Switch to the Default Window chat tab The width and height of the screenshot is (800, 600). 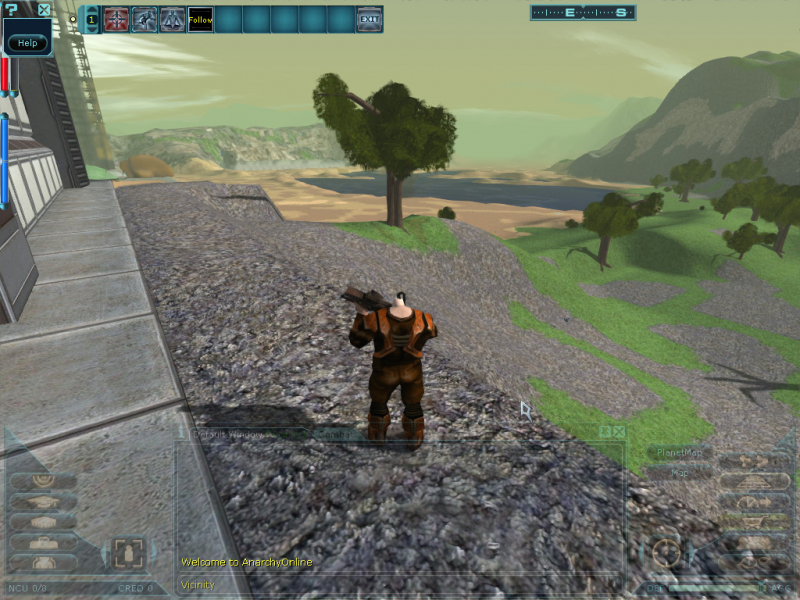[x=230, y=434]
